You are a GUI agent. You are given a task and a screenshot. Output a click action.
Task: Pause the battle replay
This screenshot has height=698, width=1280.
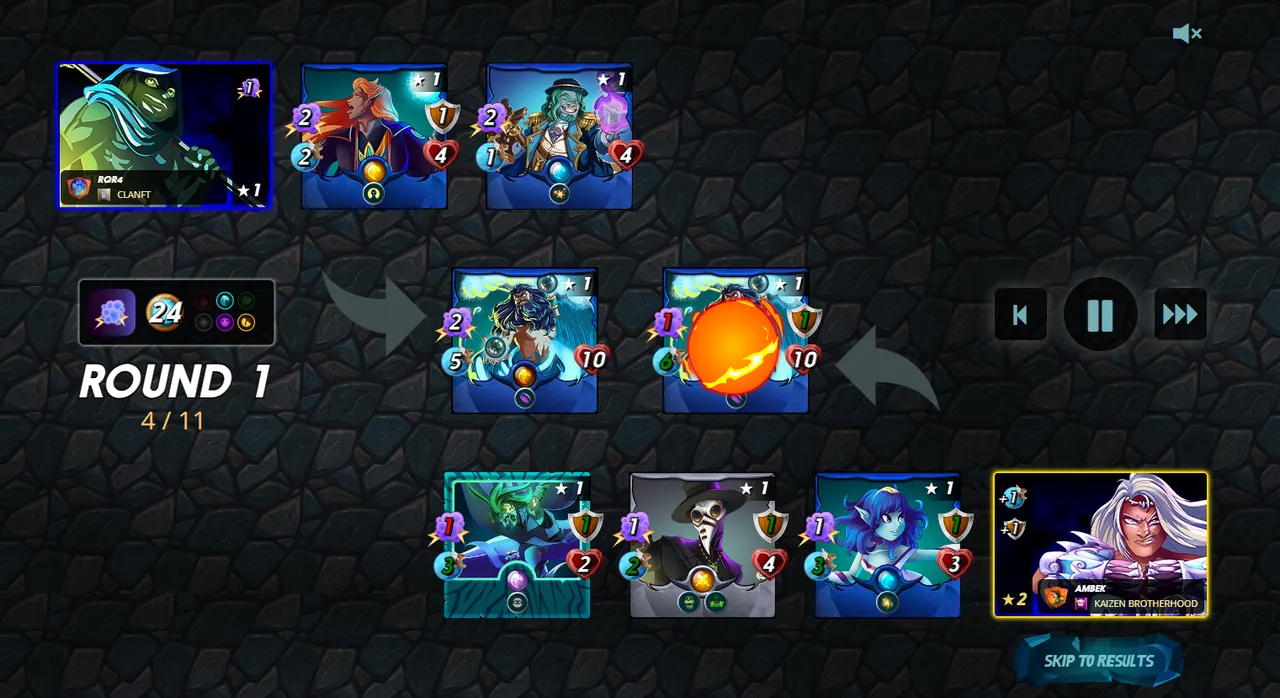1100,315
